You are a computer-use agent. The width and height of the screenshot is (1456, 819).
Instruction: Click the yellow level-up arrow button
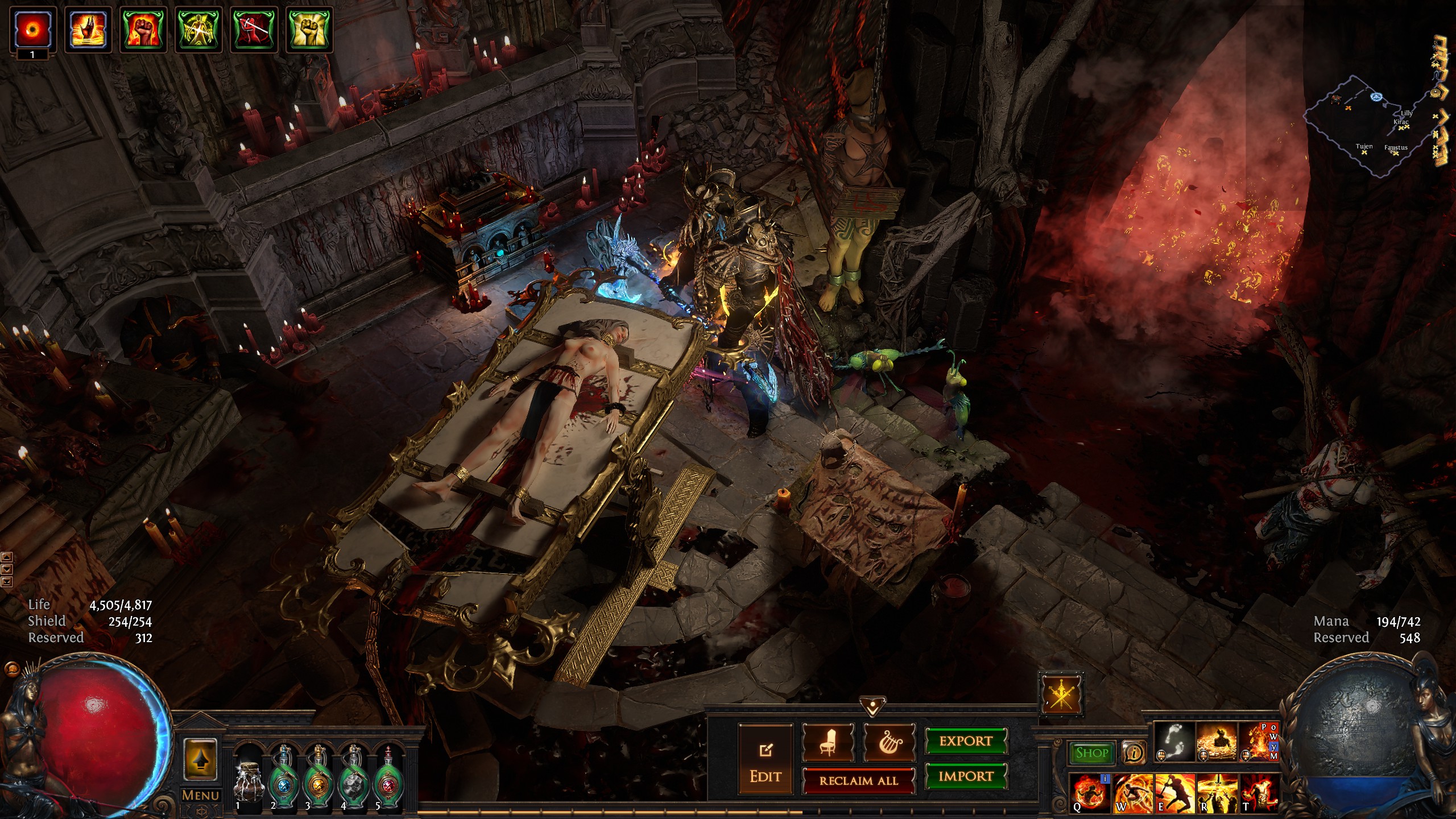[x=200, y=760]
